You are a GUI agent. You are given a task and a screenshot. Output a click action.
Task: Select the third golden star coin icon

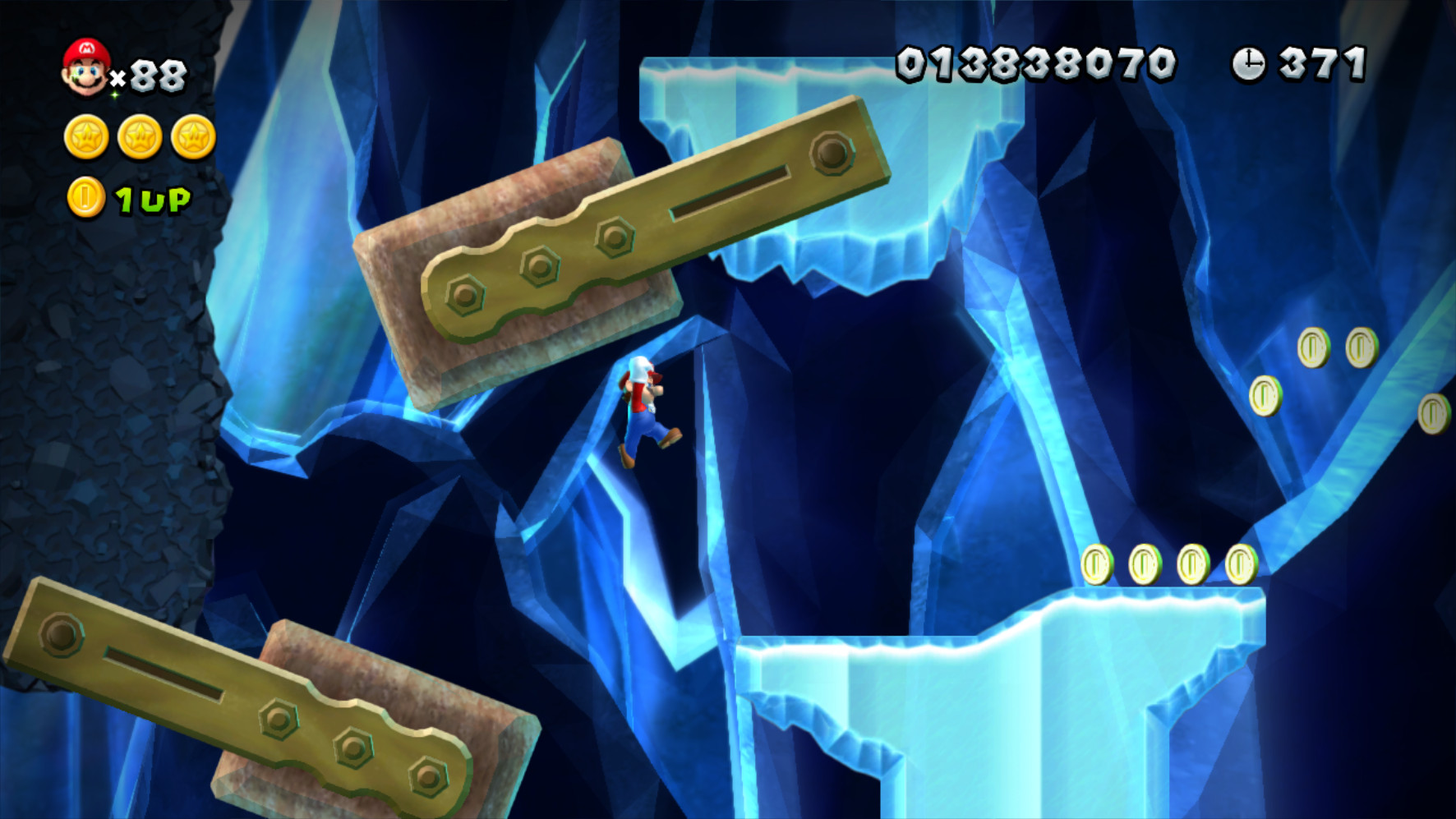click(191, 139)
